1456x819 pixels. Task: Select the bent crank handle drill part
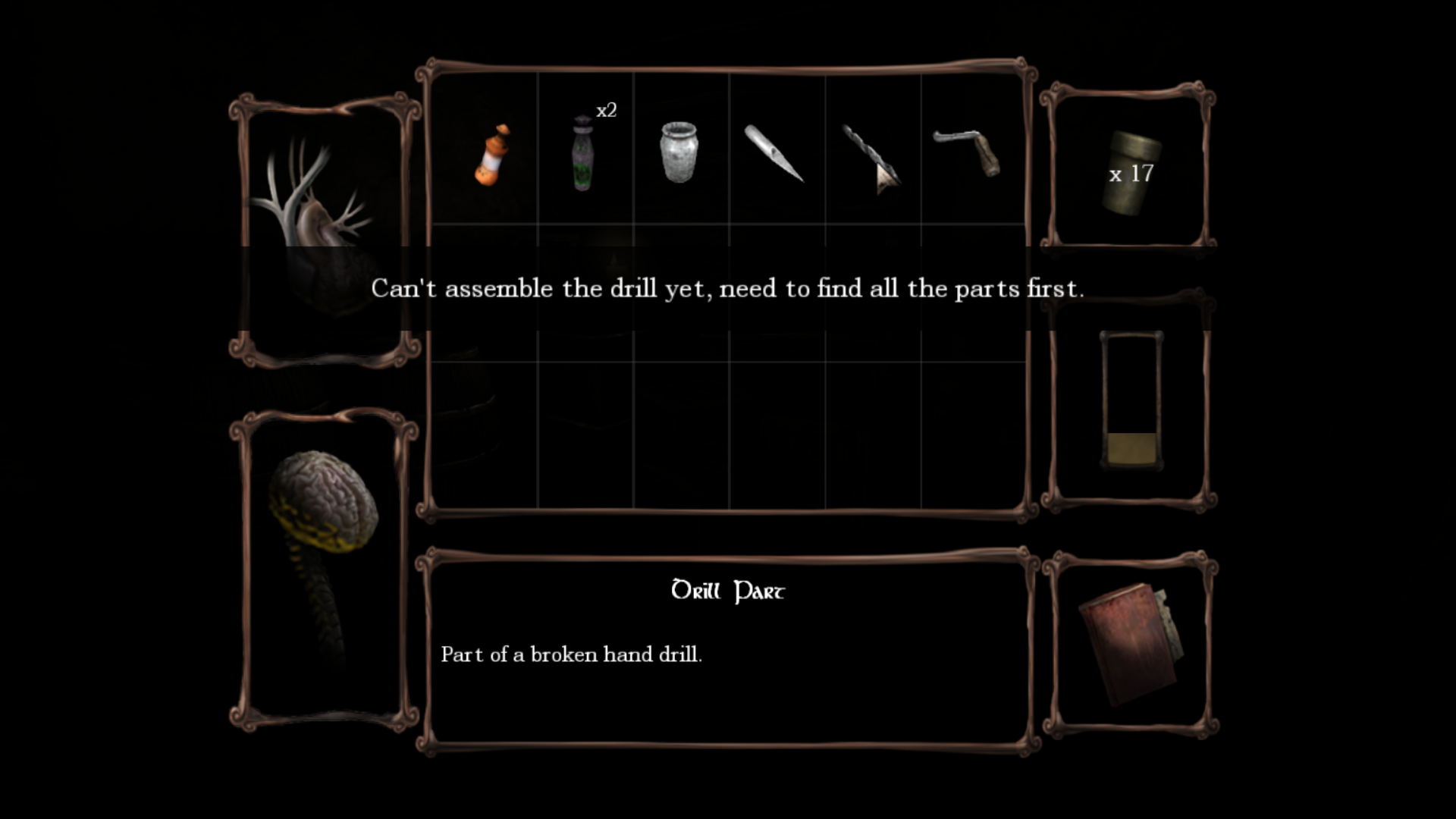pyautogui.click(x=967, y=152)
